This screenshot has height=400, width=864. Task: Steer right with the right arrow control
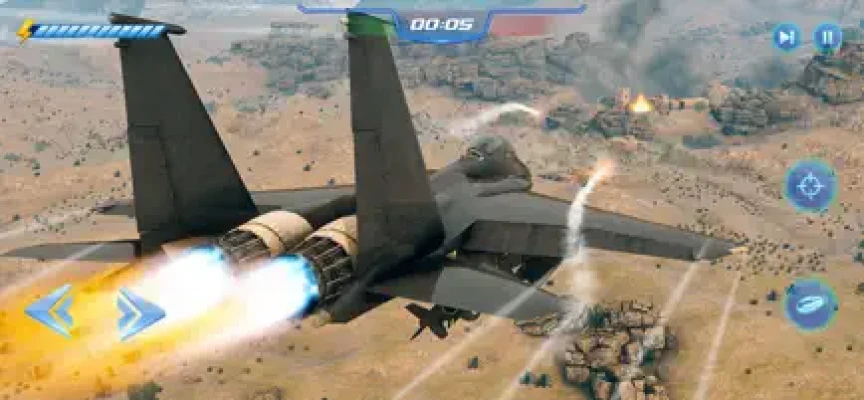(x=140, y=314)
